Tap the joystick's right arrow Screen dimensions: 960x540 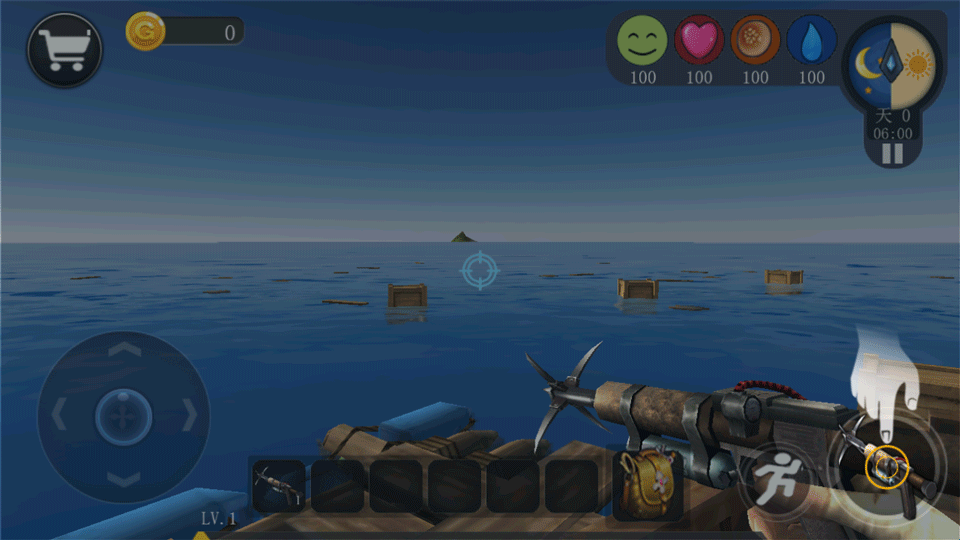click(188, 414)
